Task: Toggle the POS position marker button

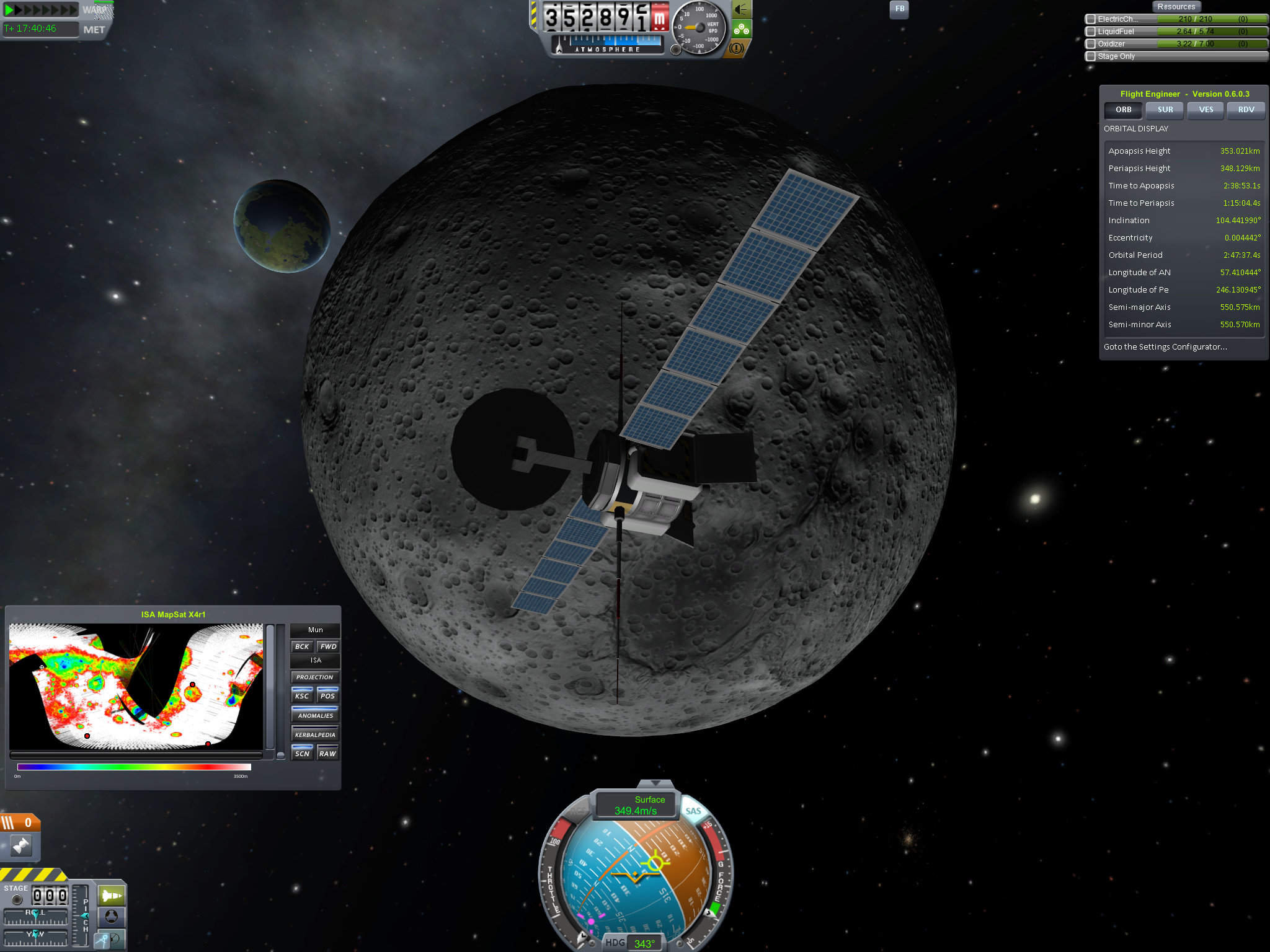Action: coord(328,695)
